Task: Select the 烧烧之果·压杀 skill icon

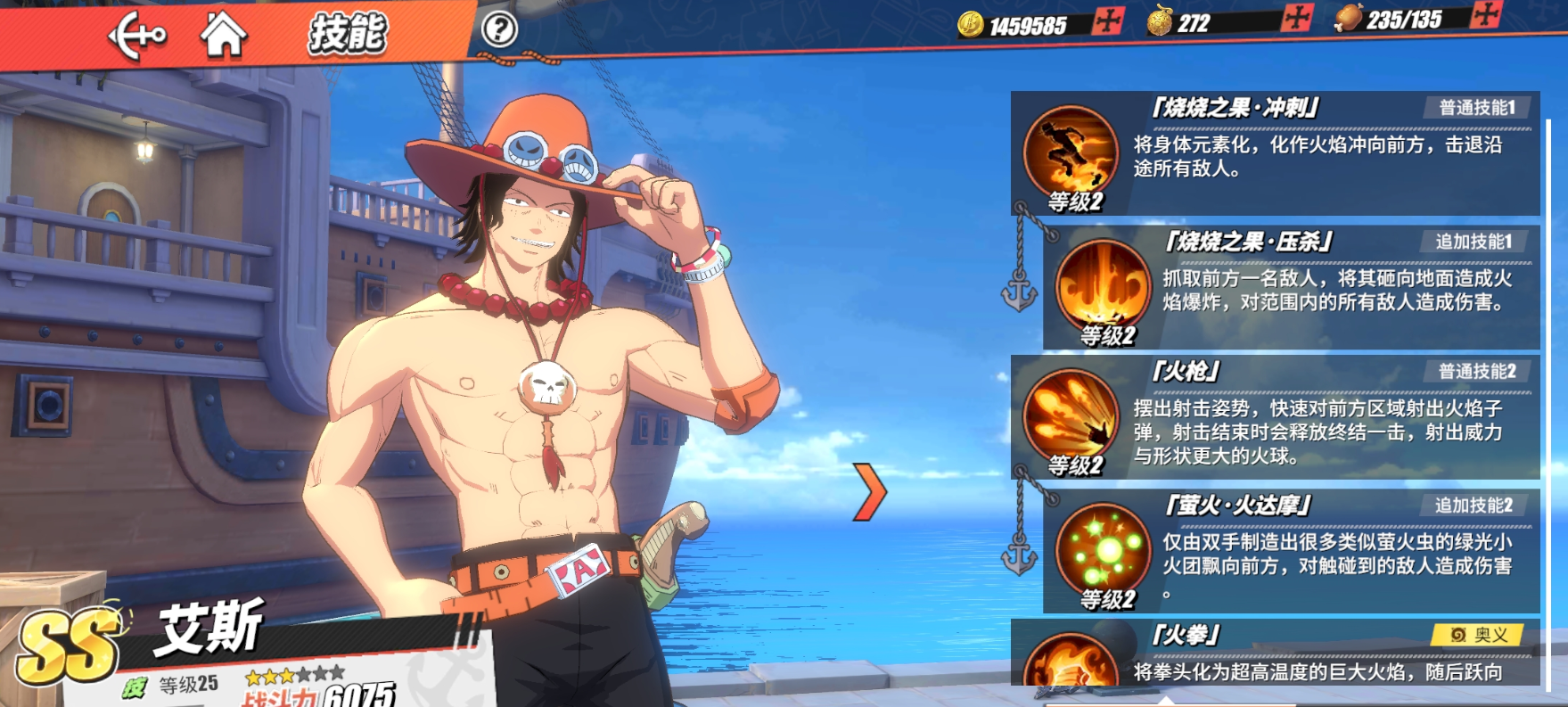Action: pyautogui.click(x=1103, y=287)
